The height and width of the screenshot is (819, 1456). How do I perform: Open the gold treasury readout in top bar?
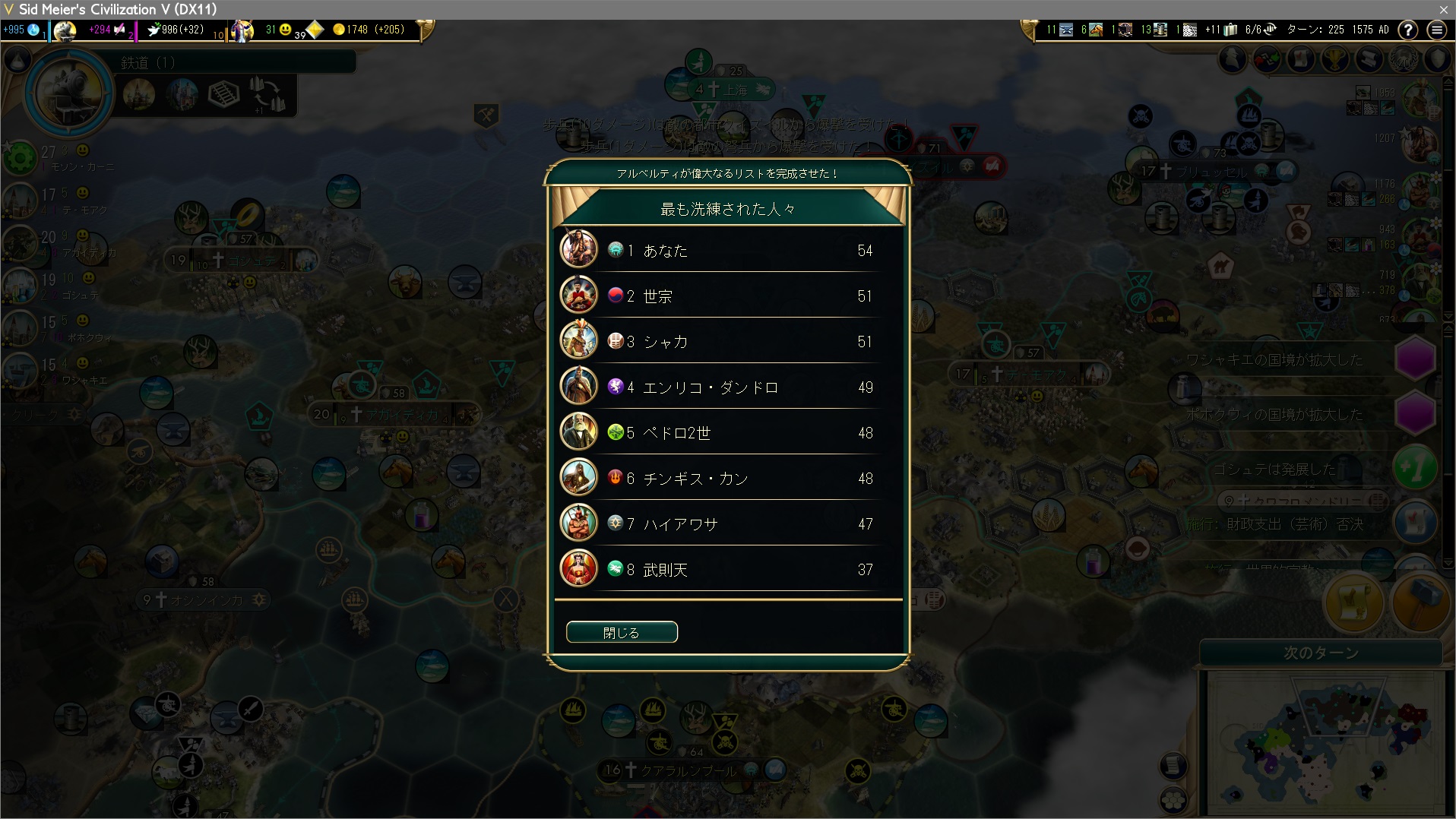368,30
